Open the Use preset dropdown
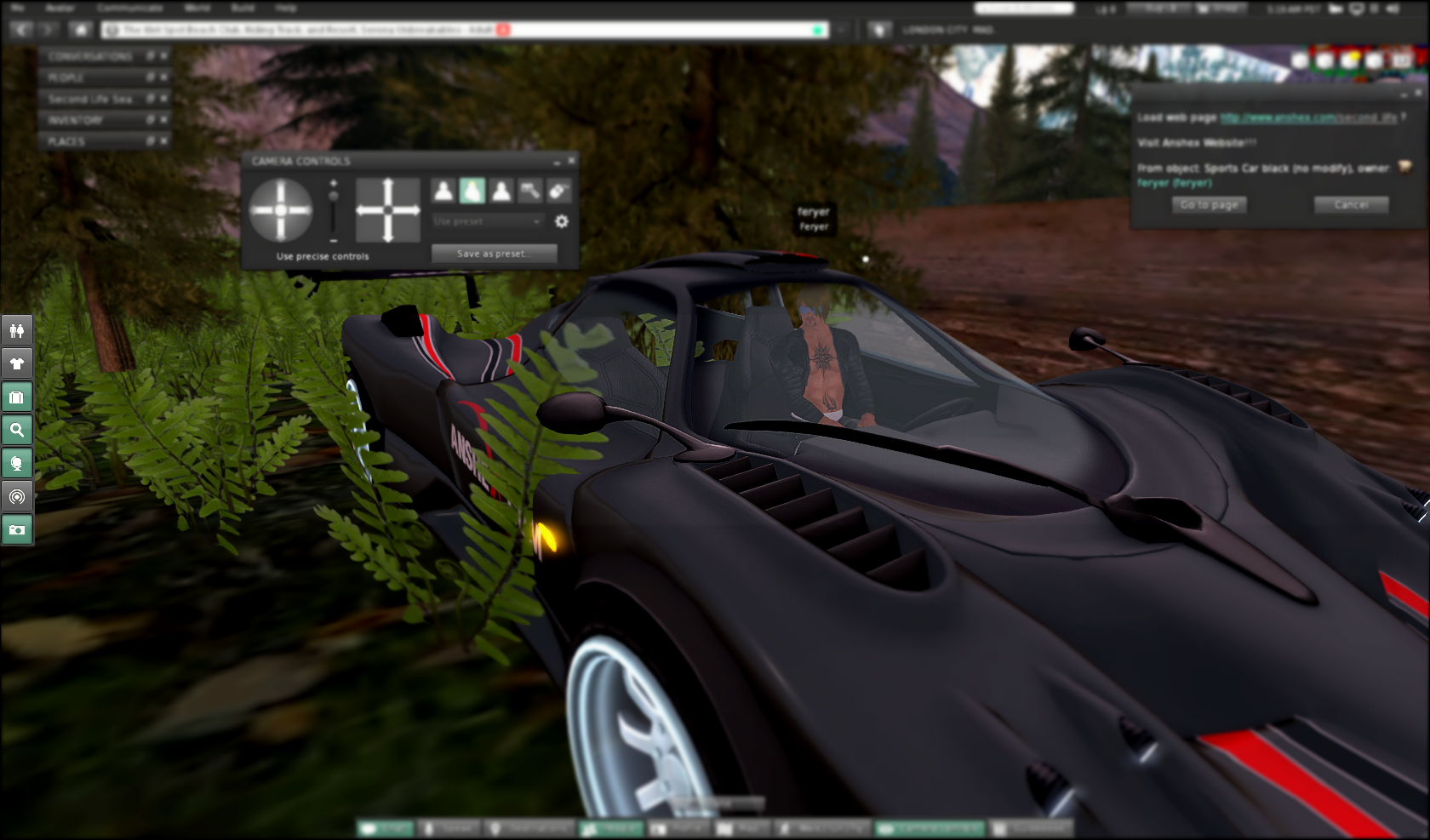The image size is (1430, 840). coord(487,221)
